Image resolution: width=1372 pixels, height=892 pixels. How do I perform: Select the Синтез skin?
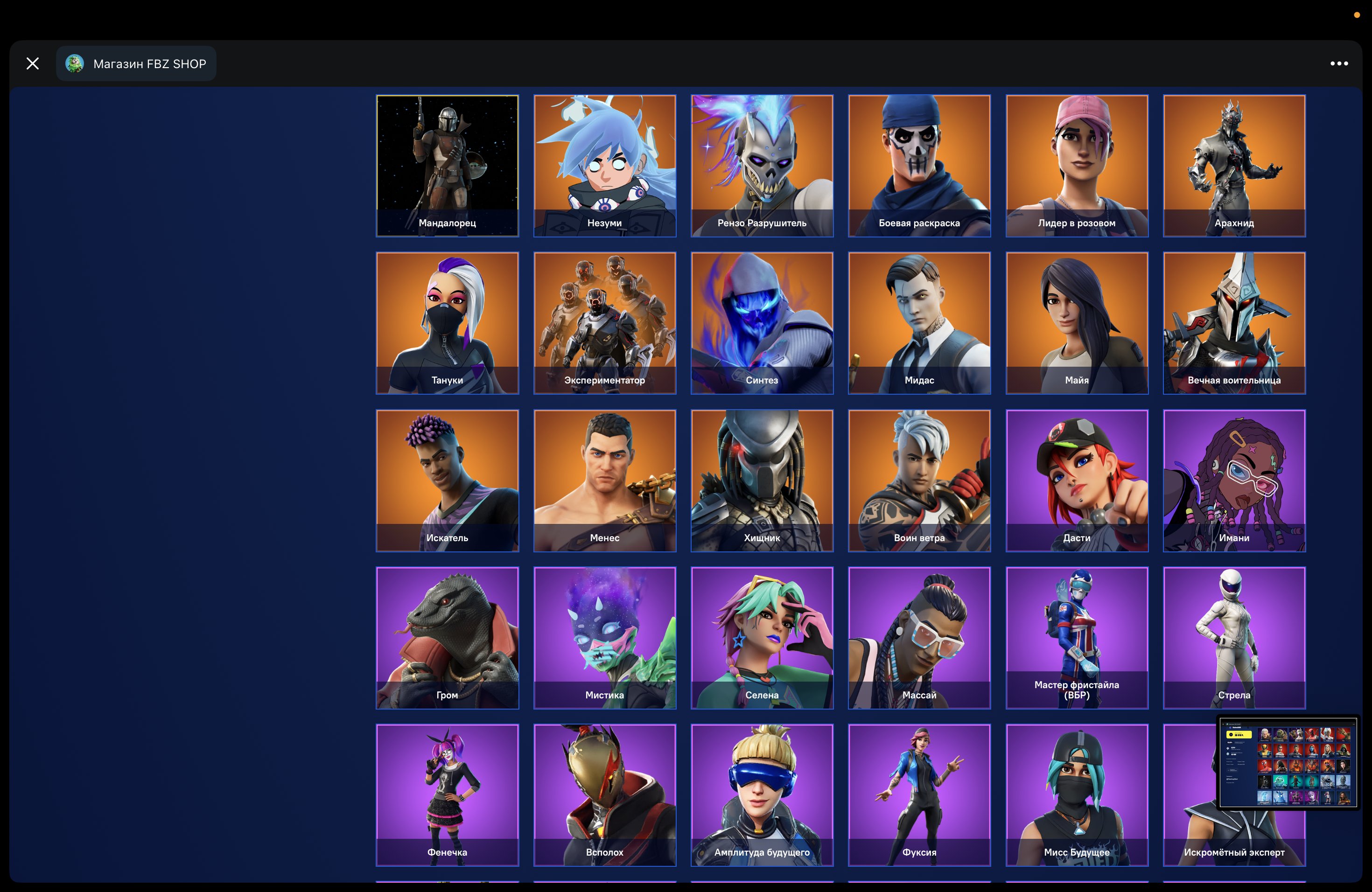click(762, 323)
